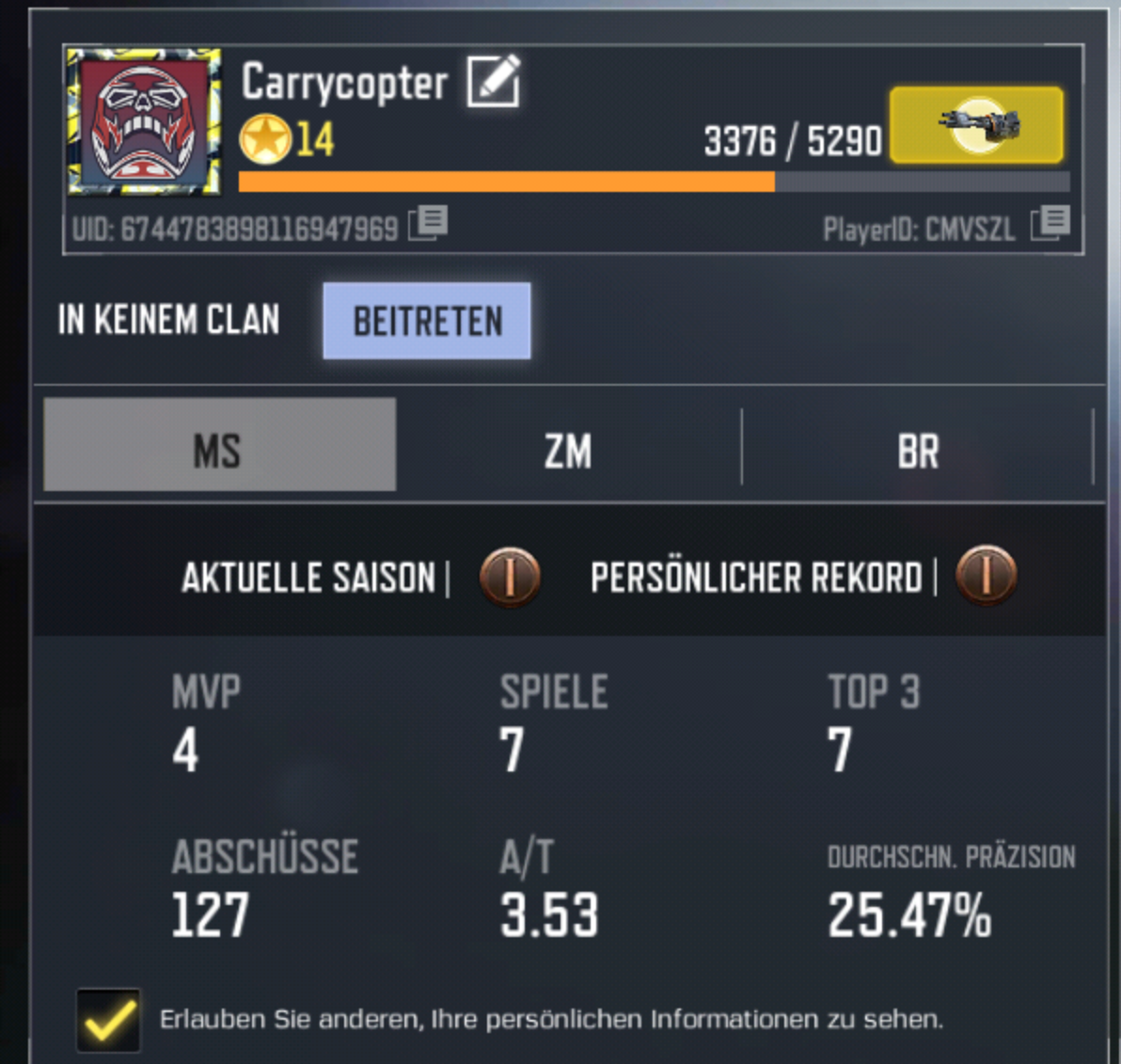Copy the PlayerID code
1121x1064 pixels.
1050,224
